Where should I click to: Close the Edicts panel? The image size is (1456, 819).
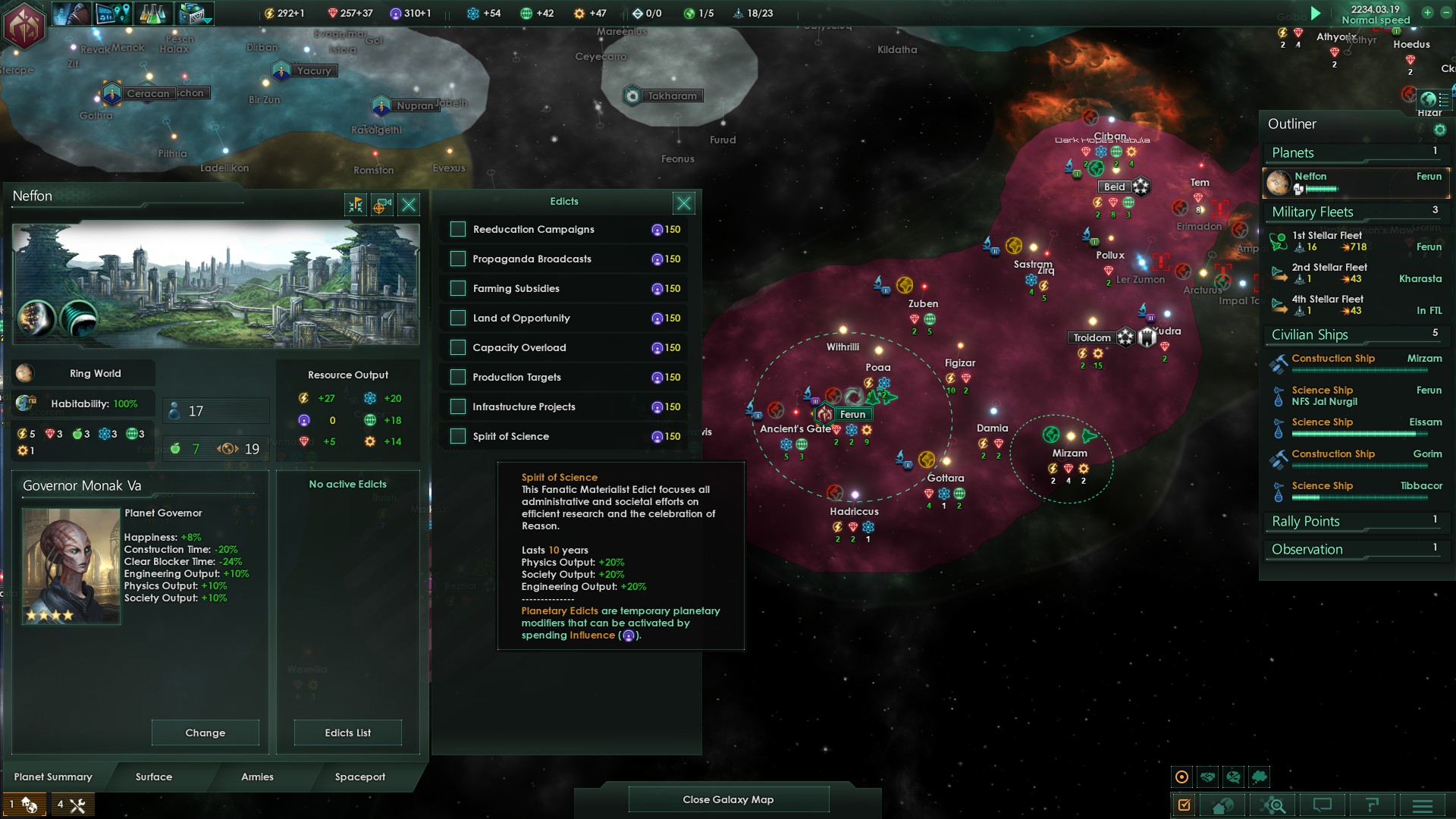[683, 203]
